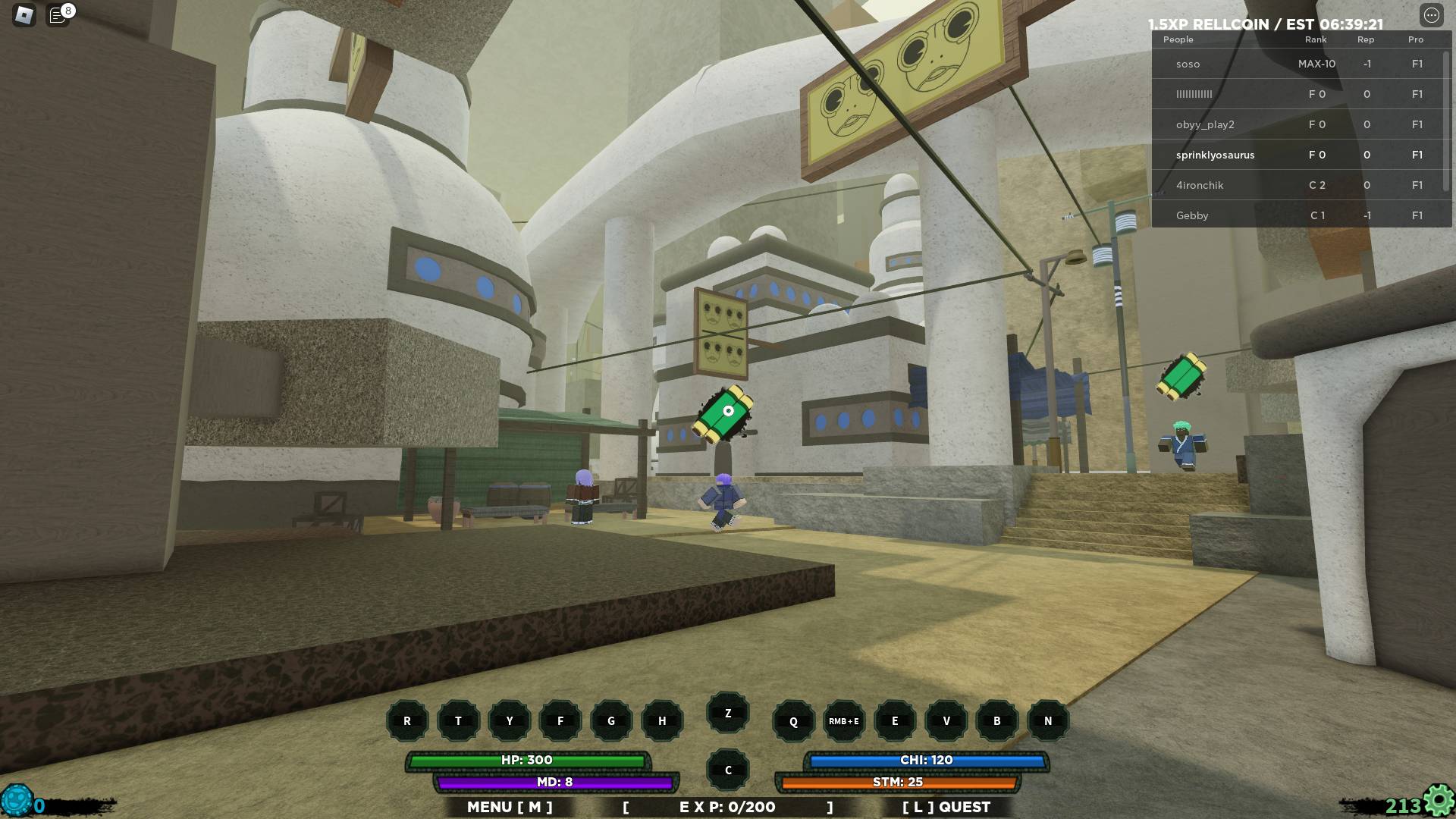Click the G hotbar slot
The width and height of the screenshot is (1456, 819).
pos(610,721)
